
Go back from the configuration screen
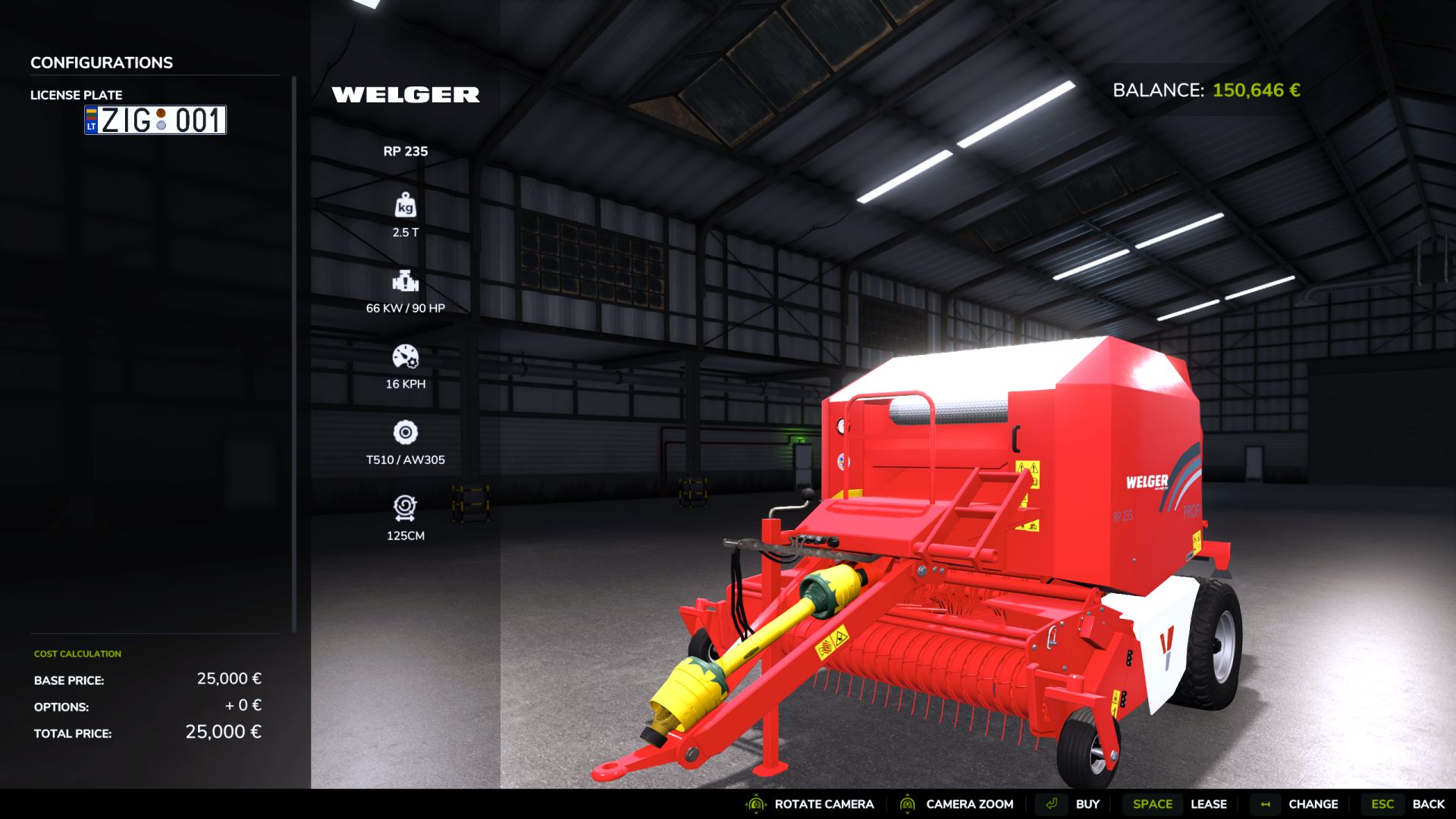coord(1427,804)
